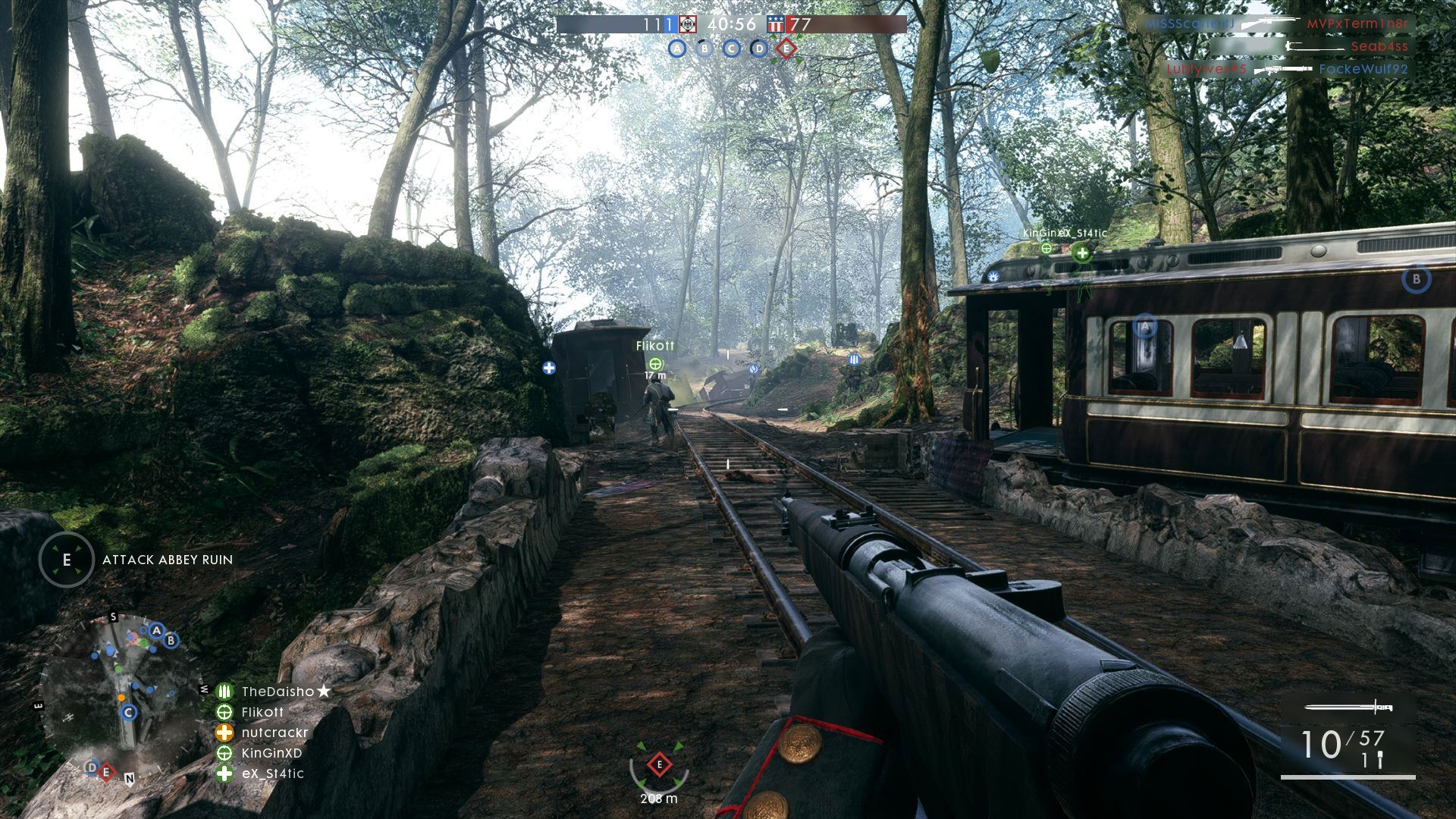Select eX_St4tic's row in the squad list
Viewport: 1456px width, 819px height.
pyautogui.click(x=272, y=773)
